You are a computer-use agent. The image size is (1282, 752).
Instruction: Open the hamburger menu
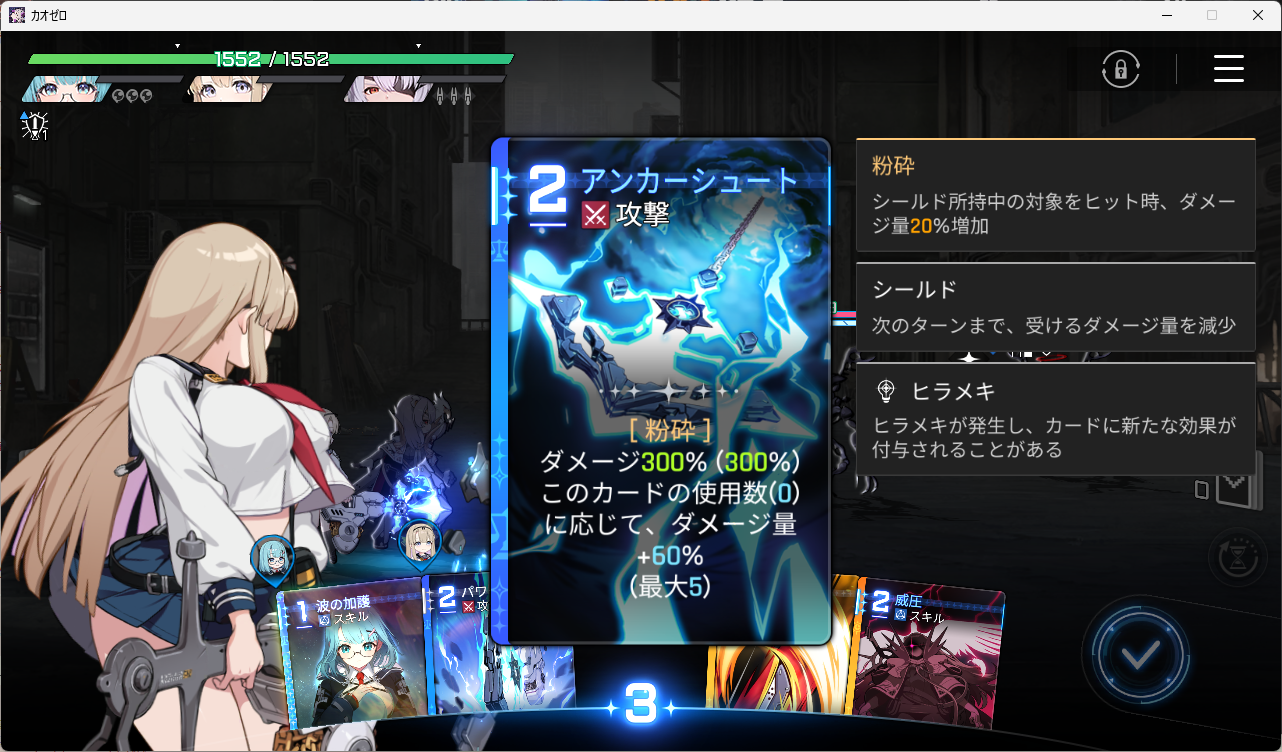click(1228, 69)
